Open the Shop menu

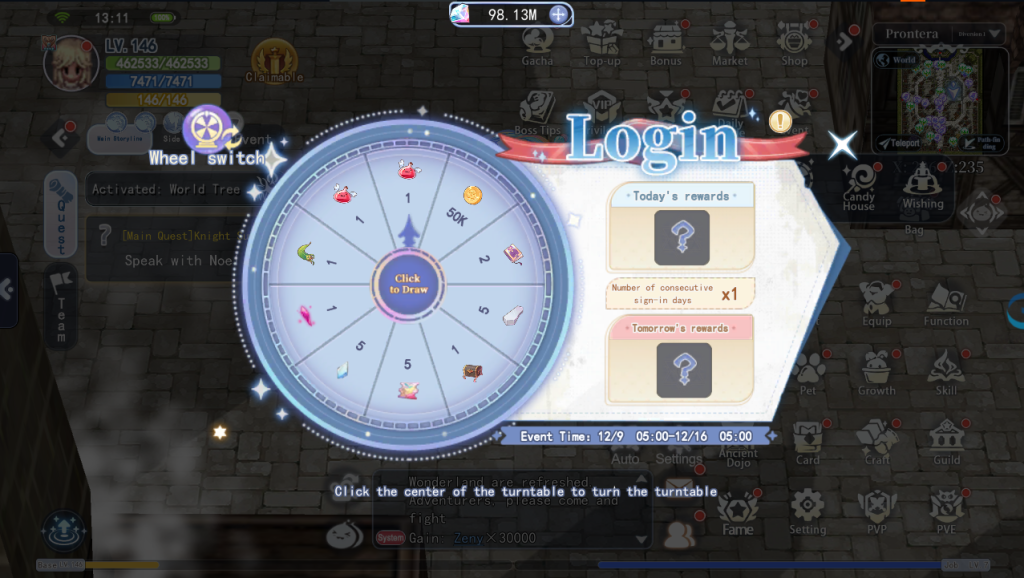click(794, 44)
